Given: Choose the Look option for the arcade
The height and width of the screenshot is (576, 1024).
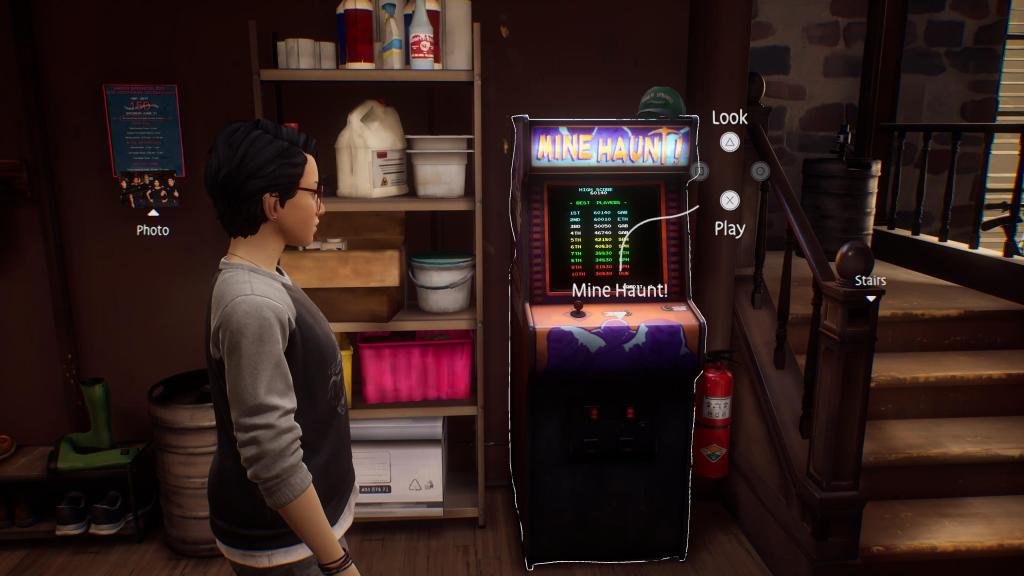Looking at the screenshot, I should [730, 142].
